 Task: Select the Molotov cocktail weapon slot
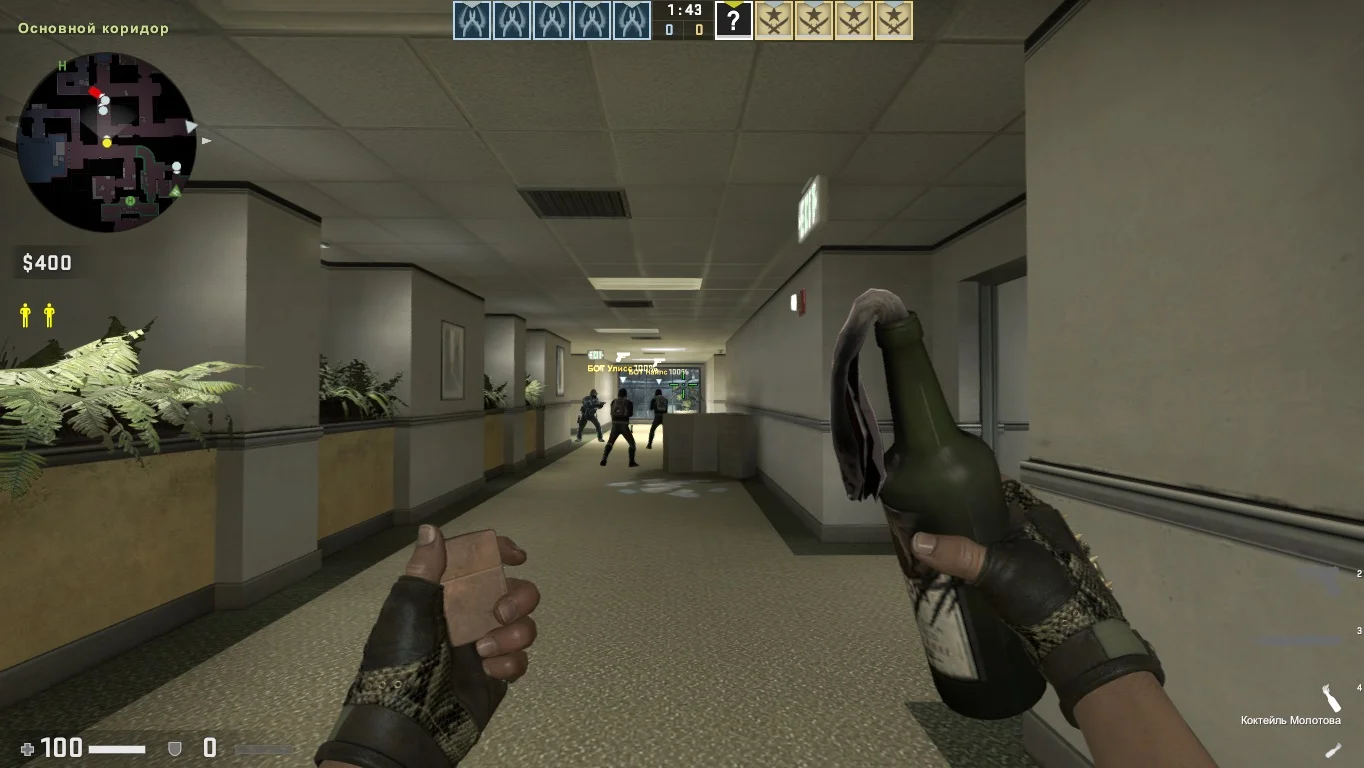pos(1330,699)
